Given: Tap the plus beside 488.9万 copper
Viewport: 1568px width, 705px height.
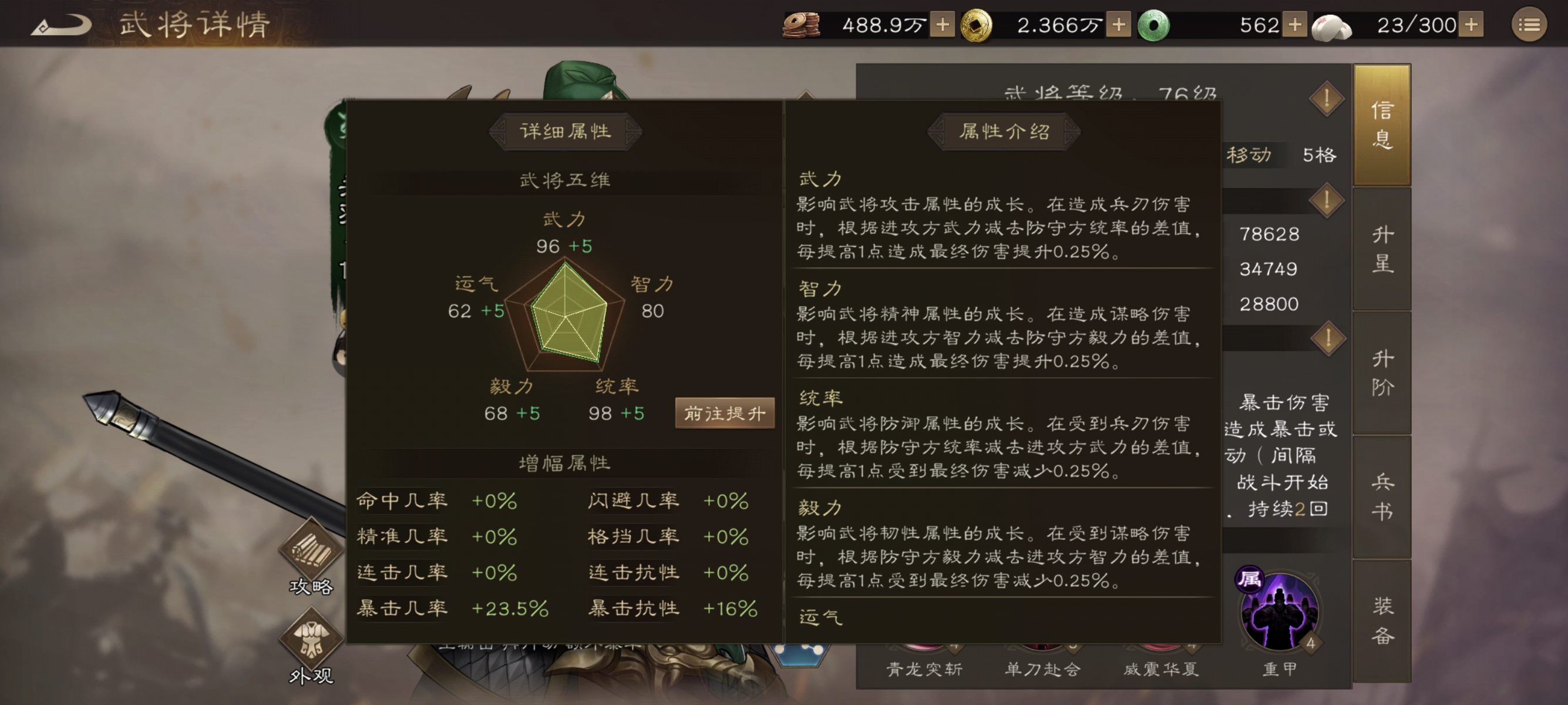Looking at the screenshot, I should click(943, 25).
